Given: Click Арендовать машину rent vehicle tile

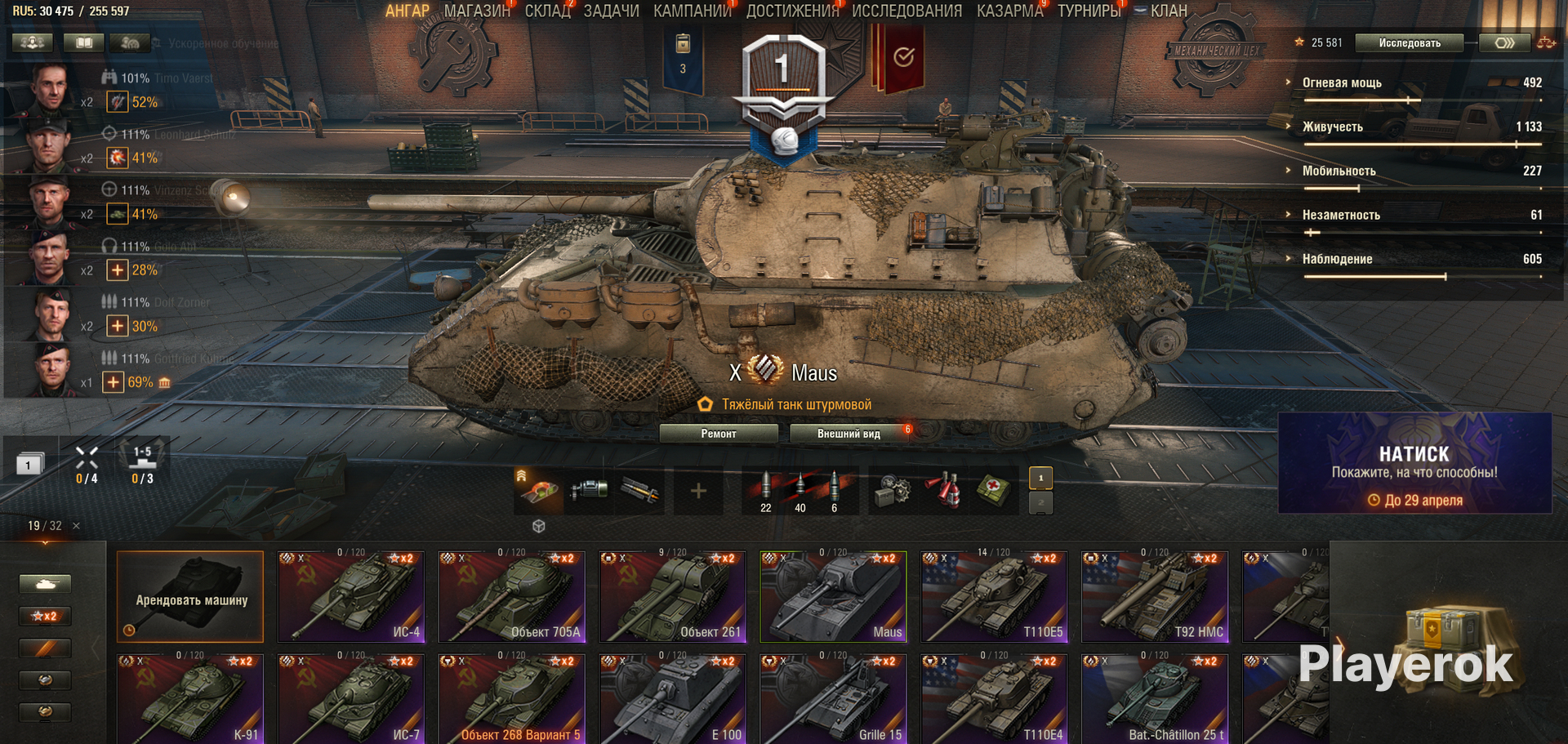Looking at the screenshot, I should [x=190, y=596].
